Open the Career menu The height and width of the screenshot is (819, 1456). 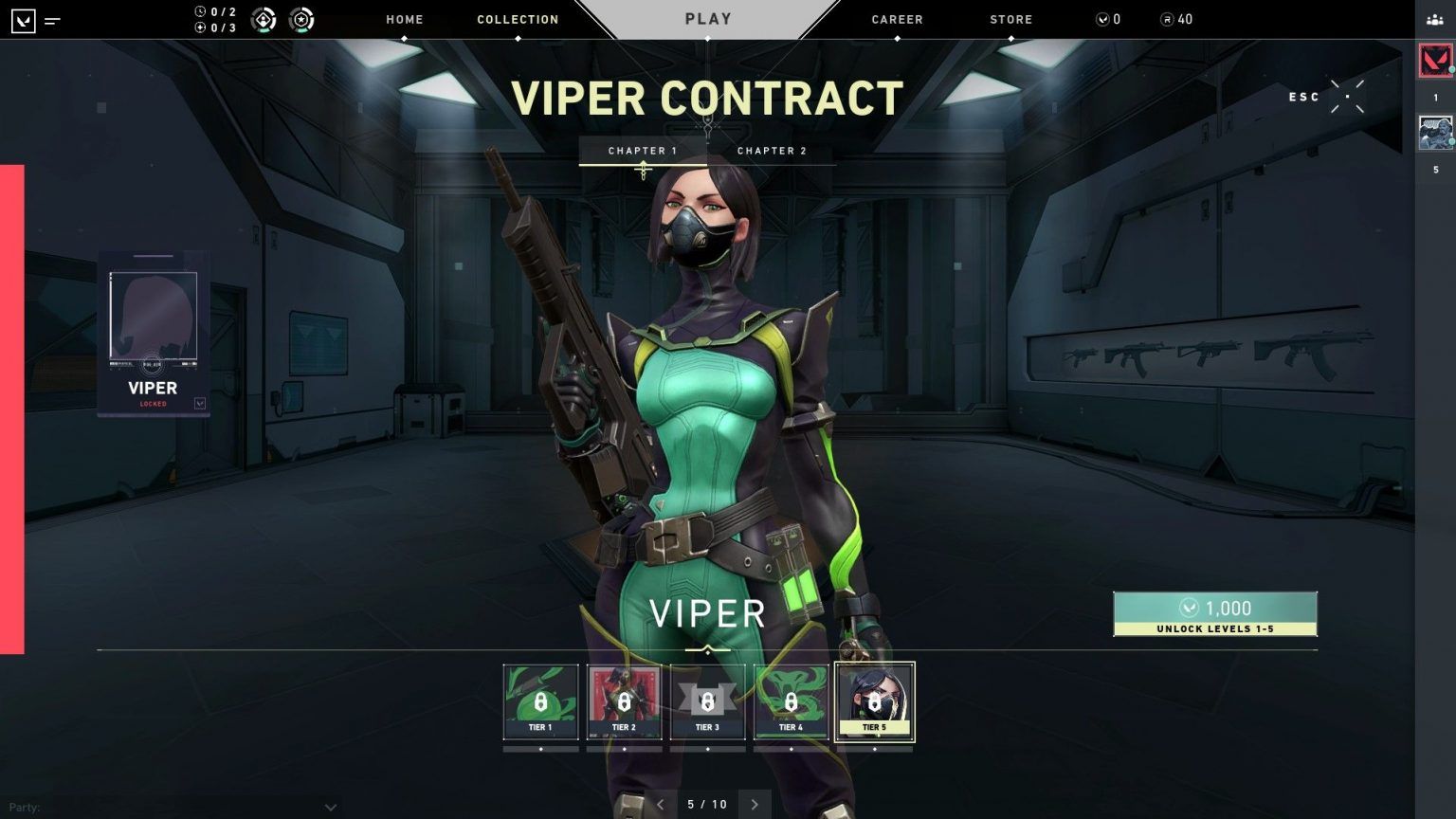tap(897, 19)
